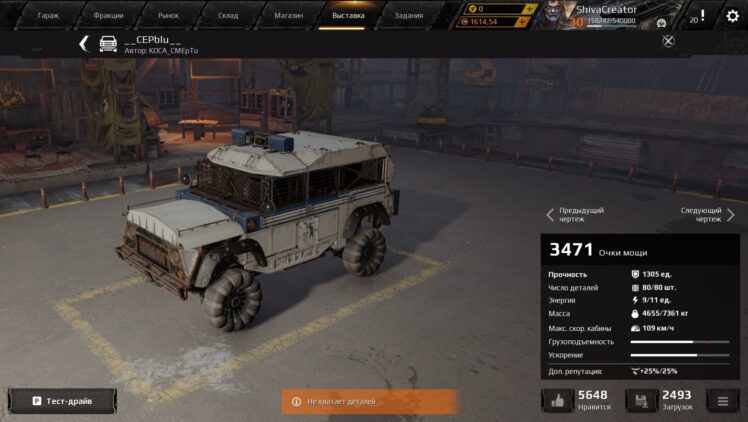
Task: Click the exclamation mark notifications icon
Action: [702, 16]
